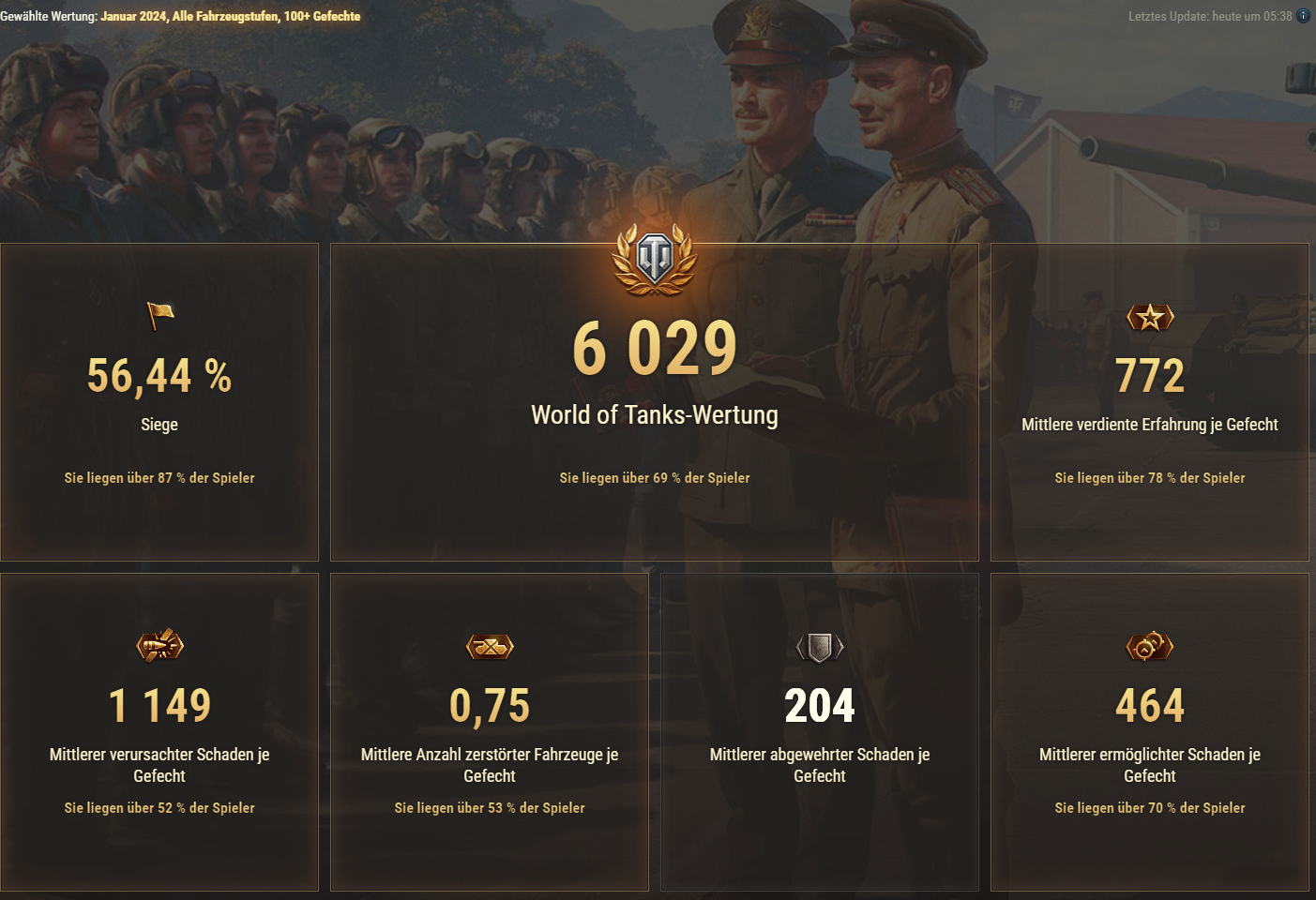
Task: Open the info tooltip icon near update time
Action: (x=1303, y=15)
